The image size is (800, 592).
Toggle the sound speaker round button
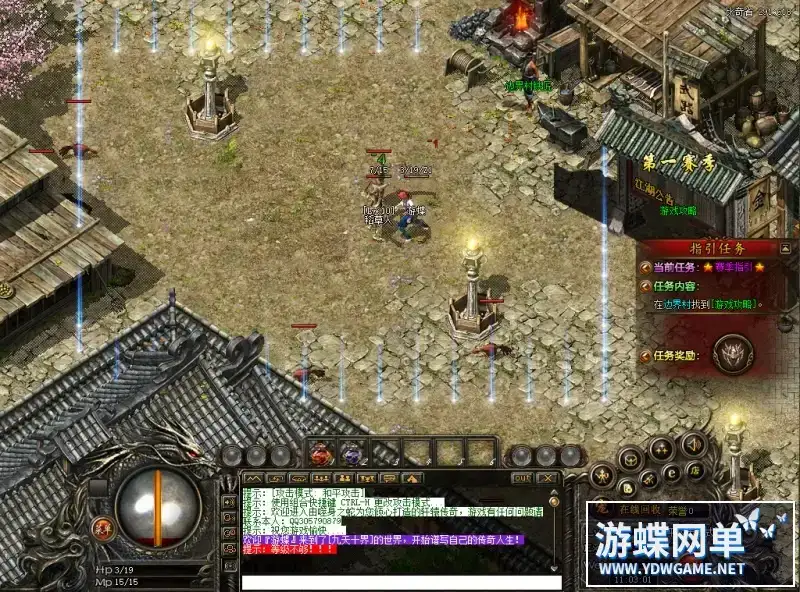(x=692, y=443)
